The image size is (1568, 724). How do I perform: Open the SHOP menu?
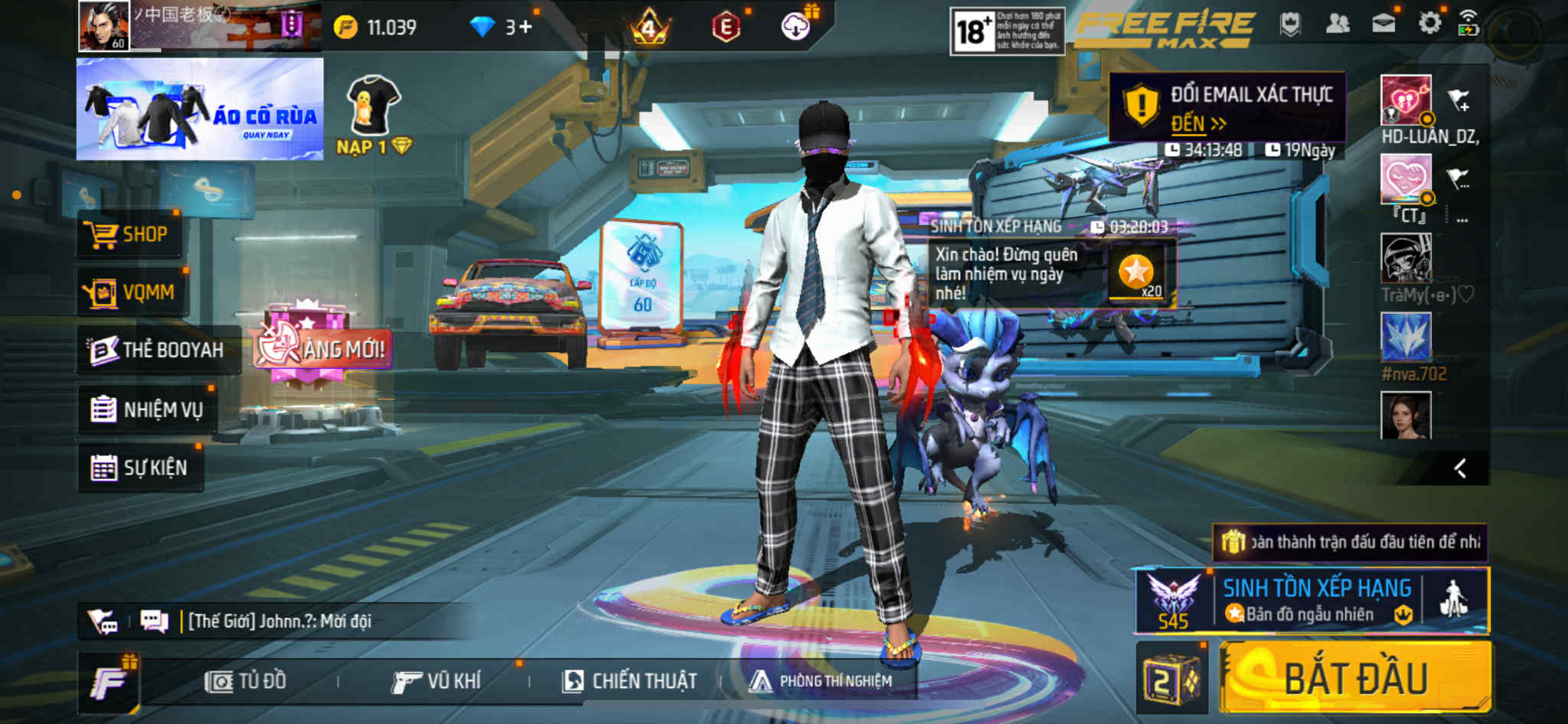pyautogui.click(x=129, y=234)
